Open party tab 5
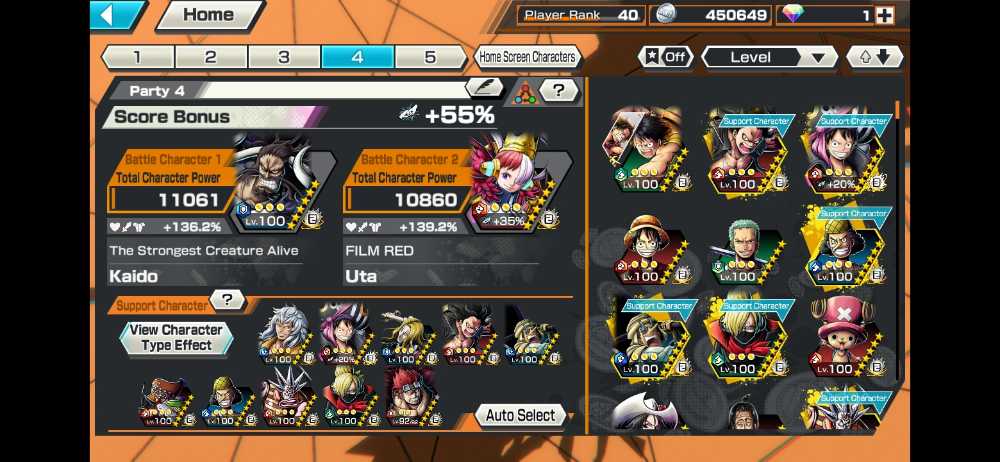Viewport: 1000px width, 462px height. click(x=430, y=57)
